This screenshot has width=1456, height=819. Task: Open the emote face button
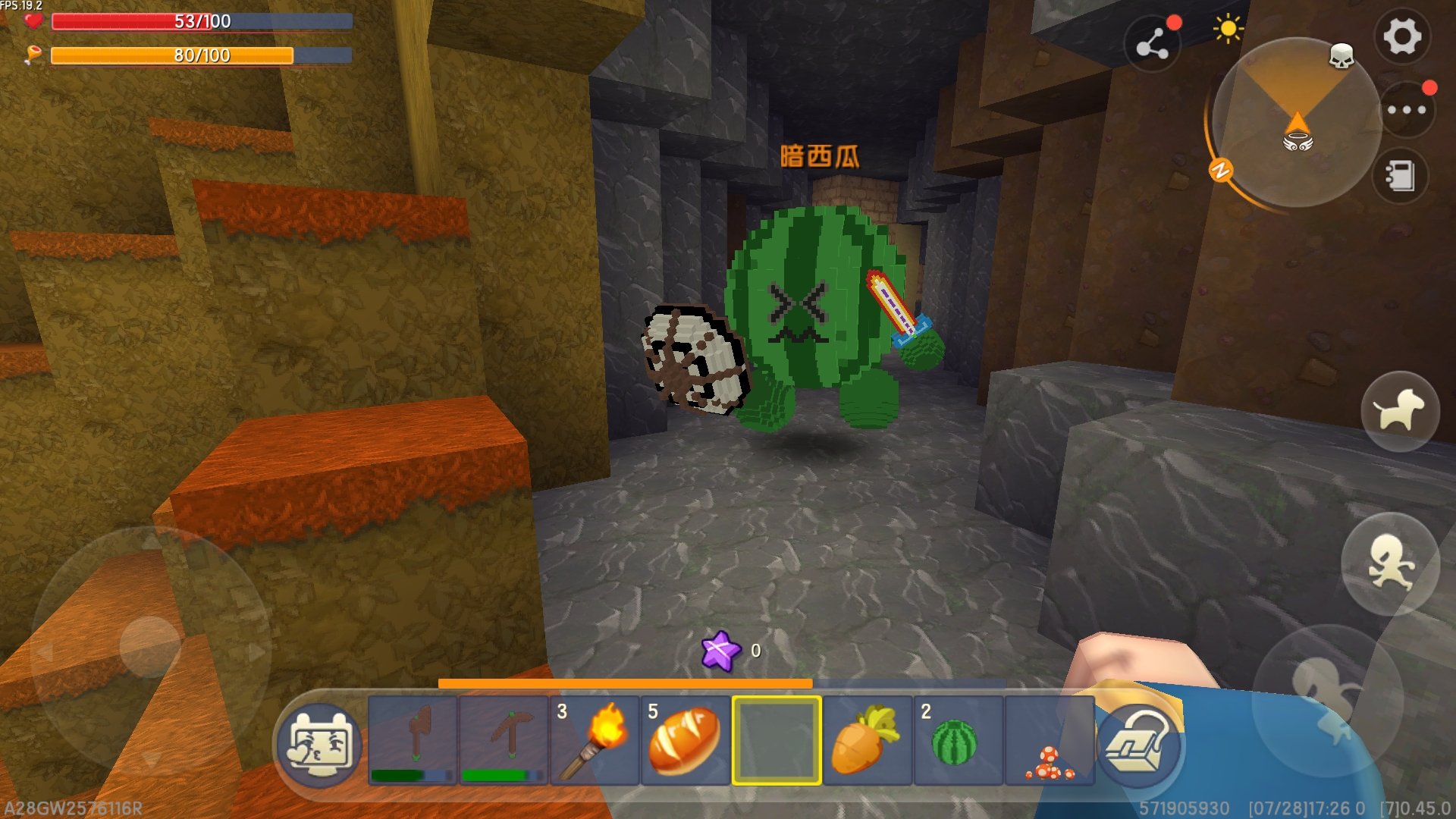(319, 745)
